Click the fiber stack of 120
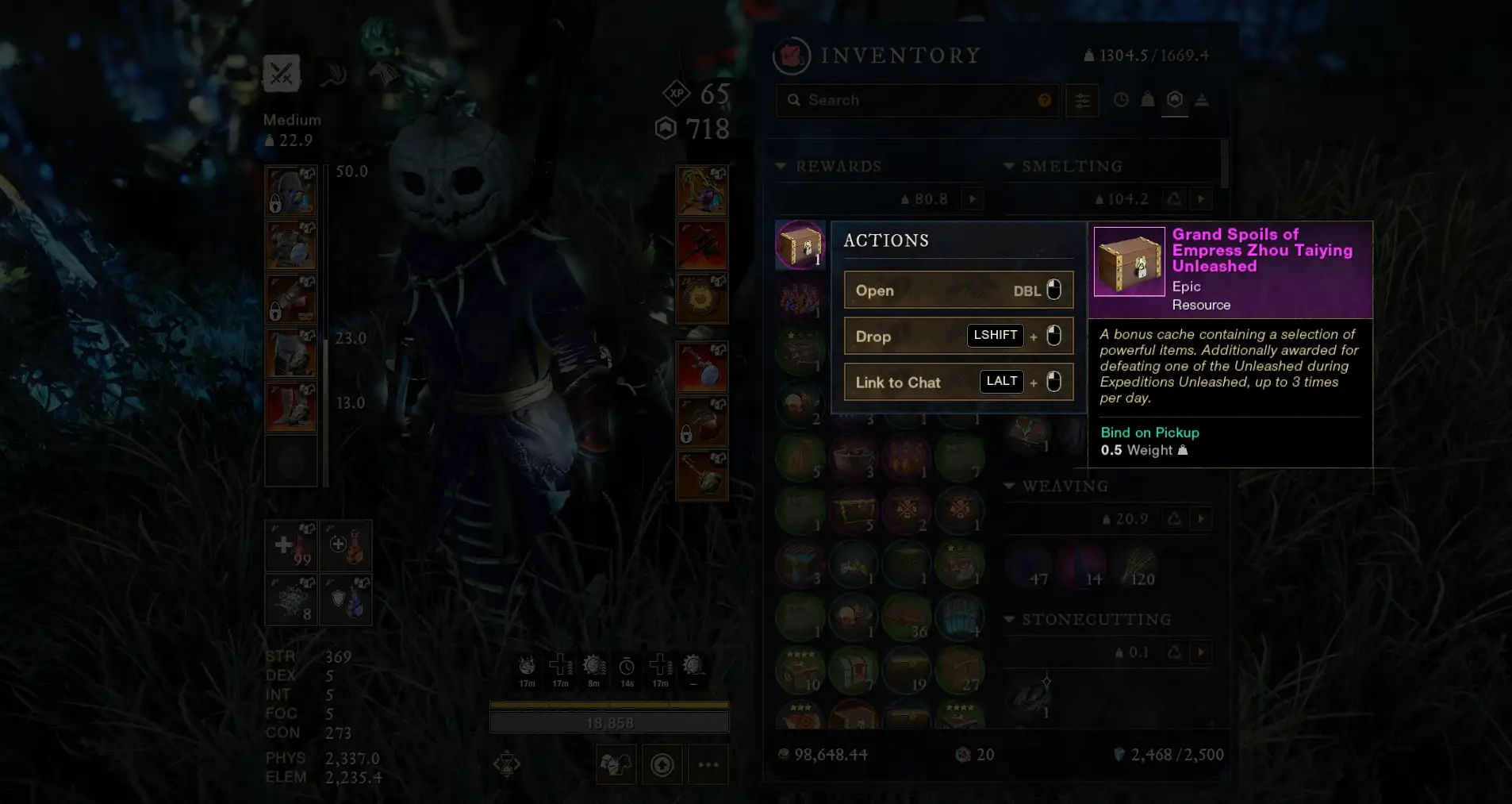The image size is (1512, 804). [1135, 567]
